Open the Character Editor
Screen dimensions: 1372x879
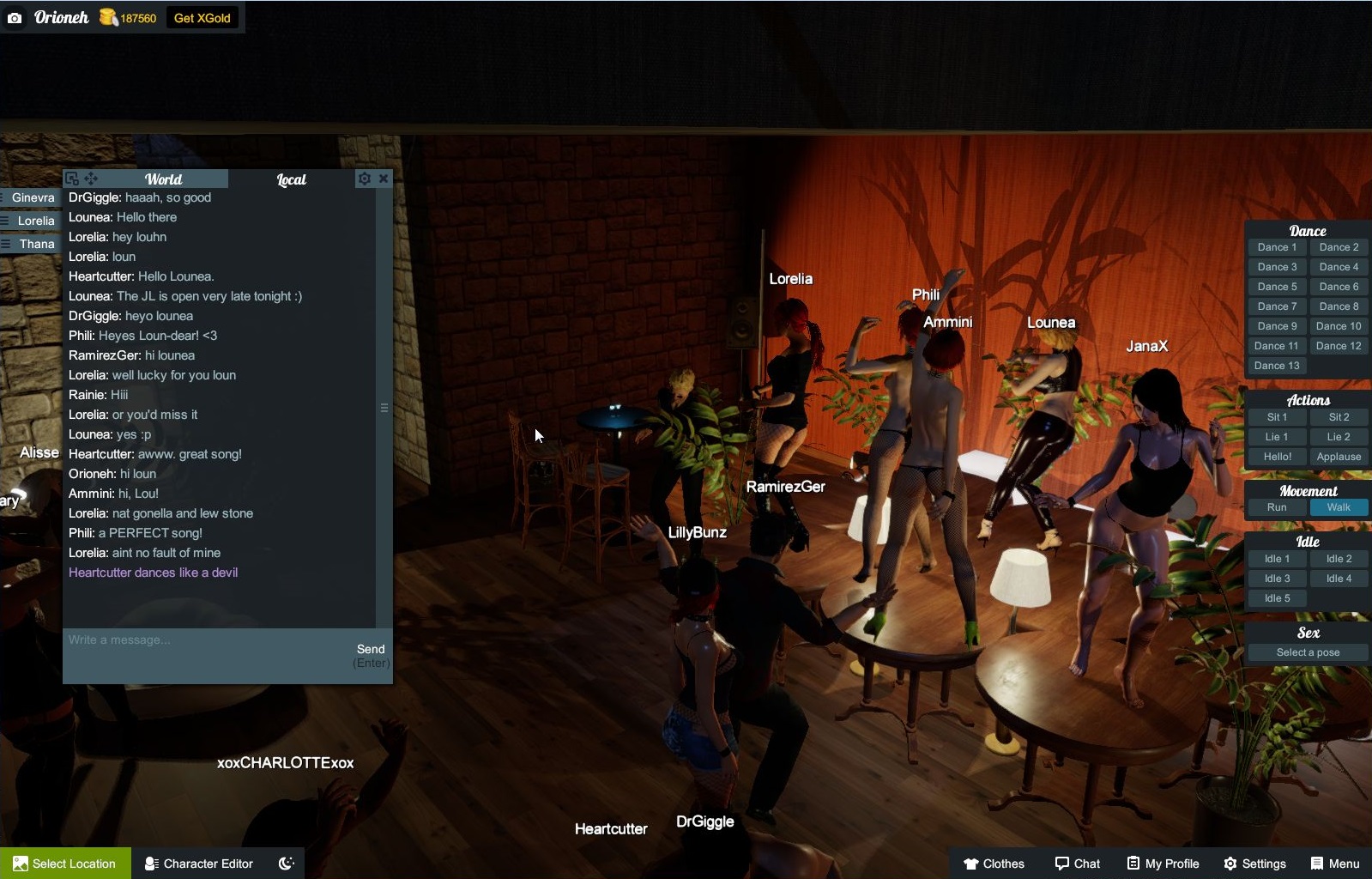coord(199,864)
